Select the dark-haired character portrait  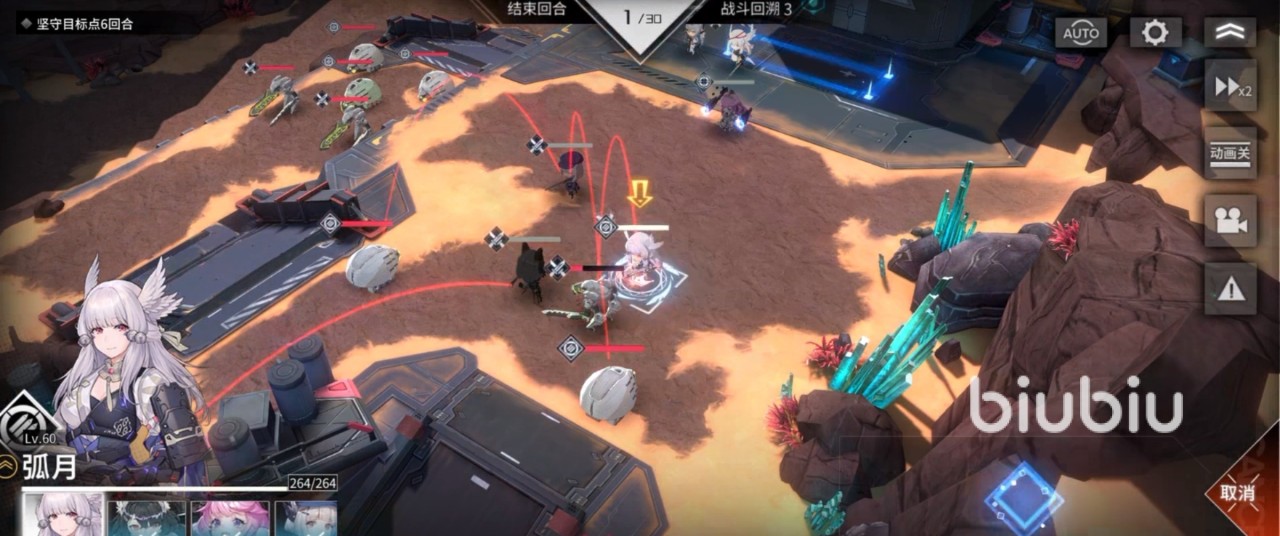tap(147, 518)
